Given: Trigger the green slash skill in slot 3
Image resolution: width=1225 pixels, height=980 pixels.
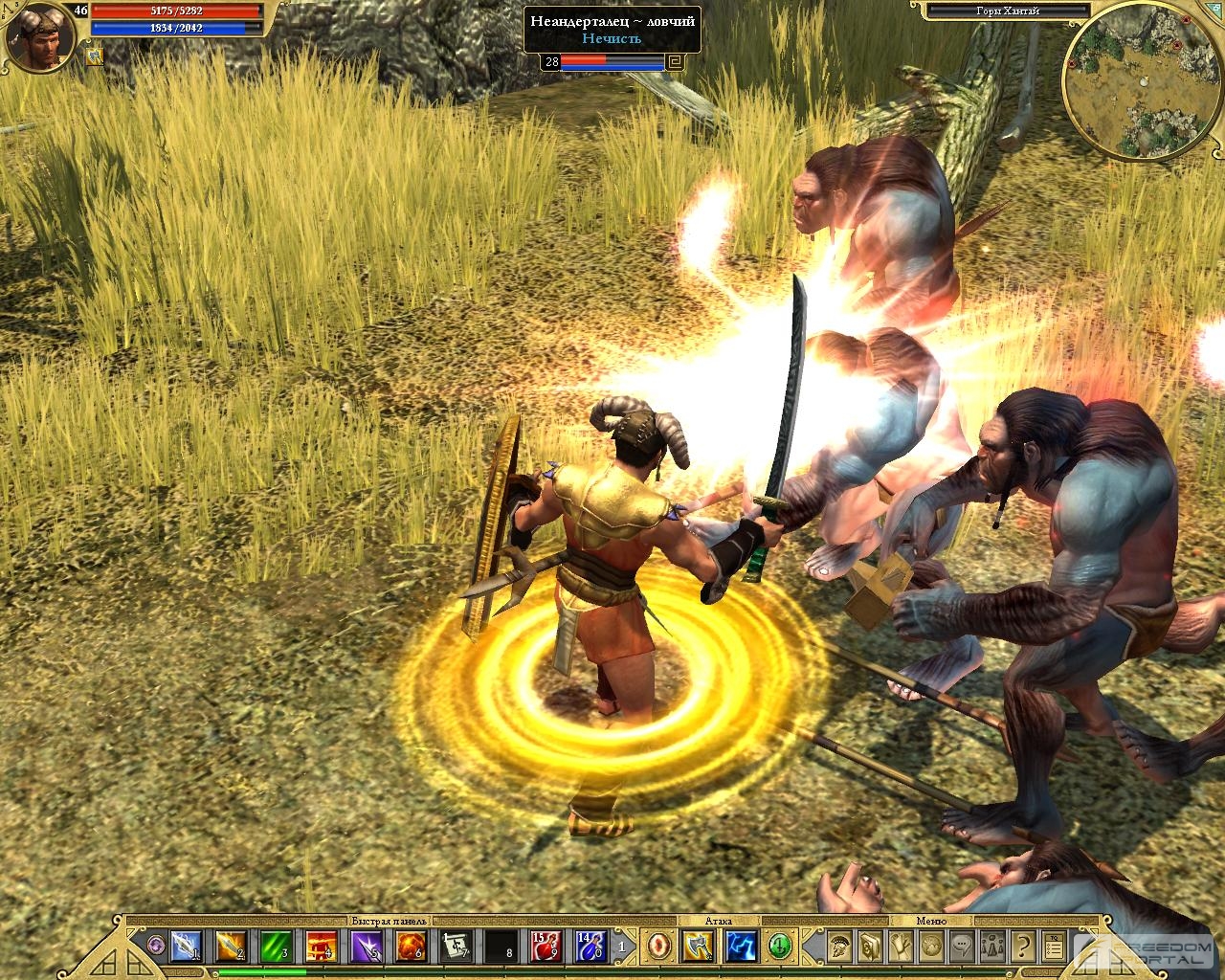Looking at the screenshot, I should [276, 947].
